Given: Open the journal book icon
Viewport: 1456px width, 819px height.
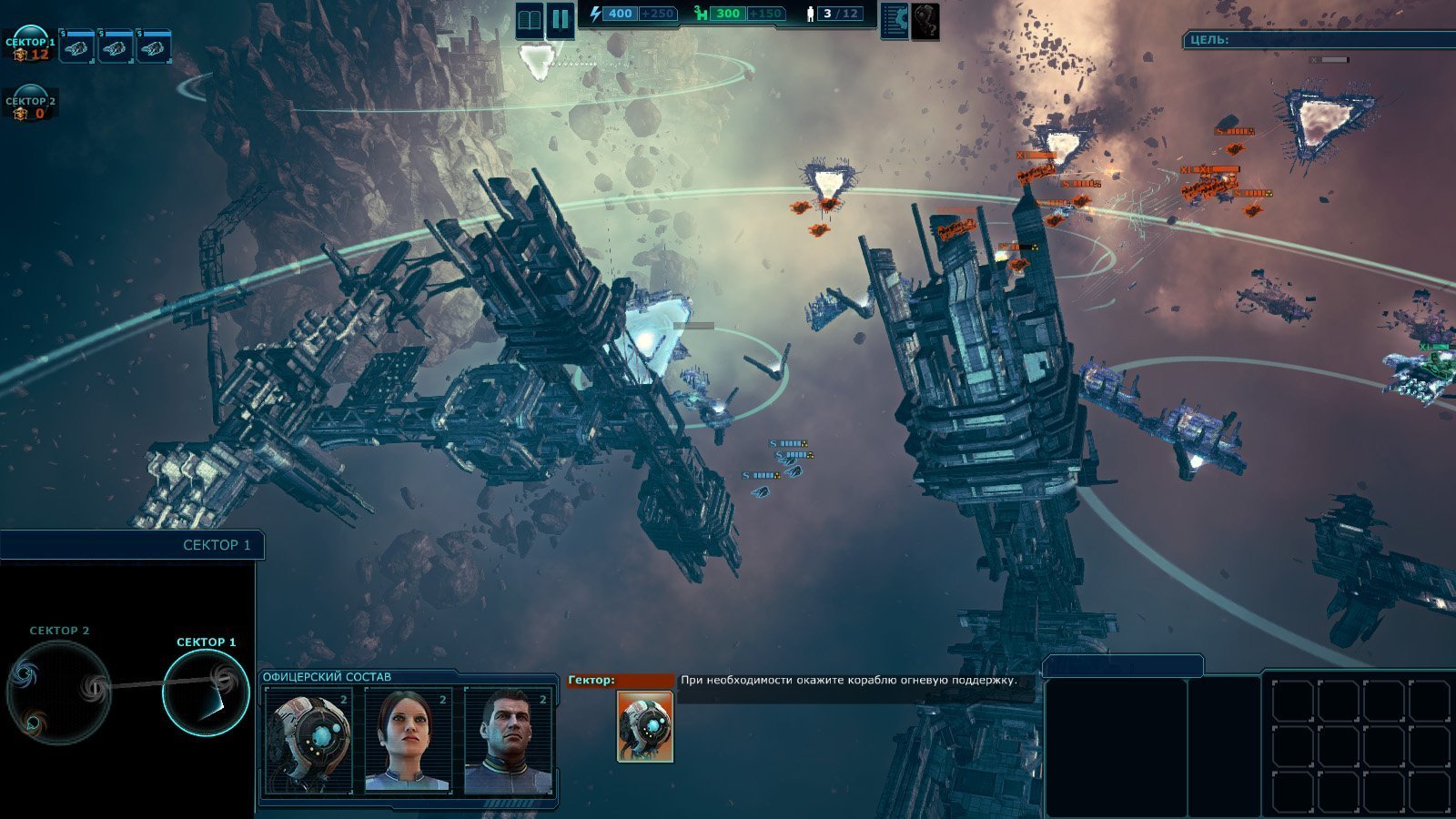Looking at the screenshot, I should click(530, 19).
